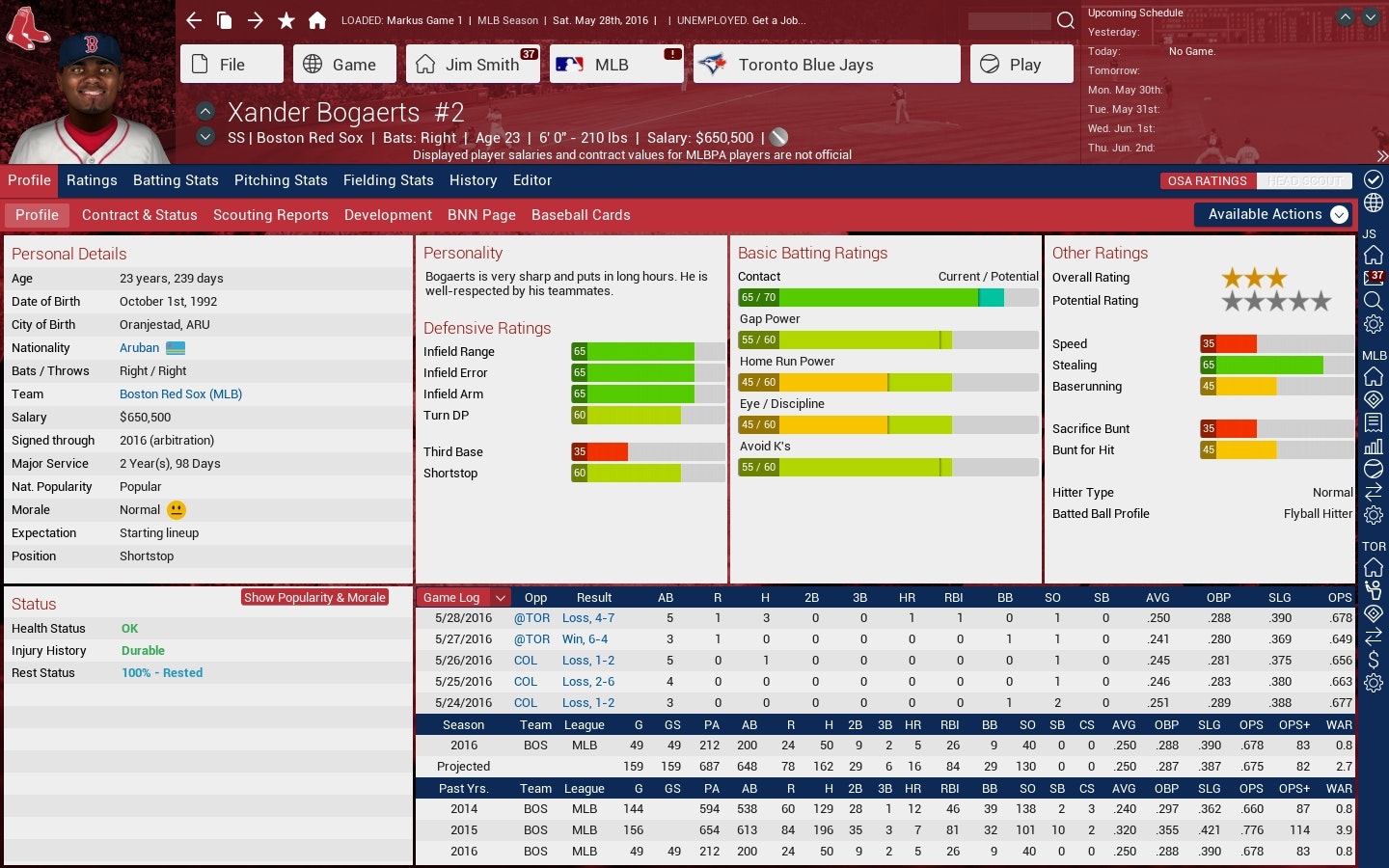
Task: Open the gear settings icon under MLB section
Action: [1373, 513]
